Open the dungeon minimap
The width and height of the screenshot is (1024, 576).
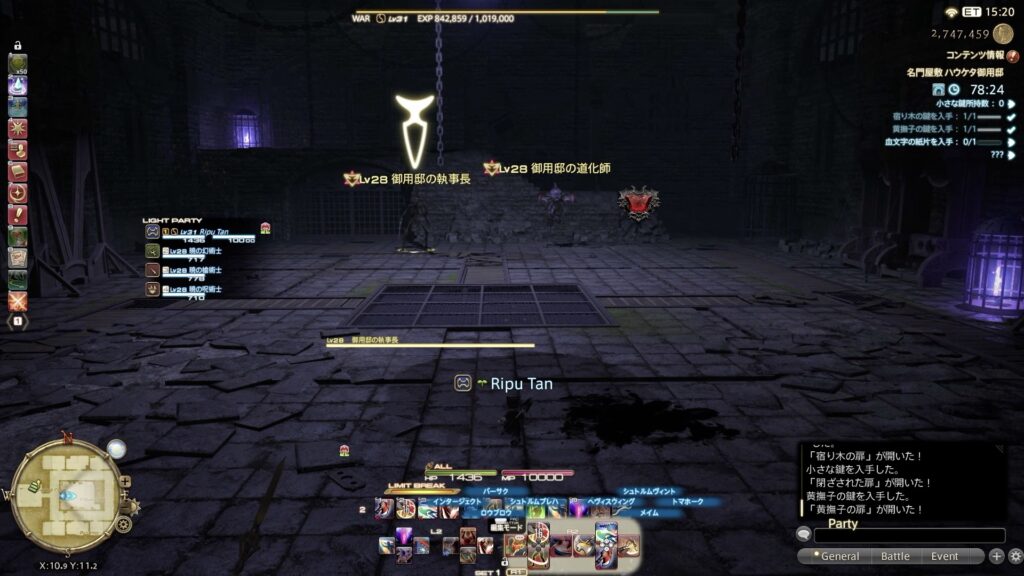pyautogui.click(x=66, y=493)
